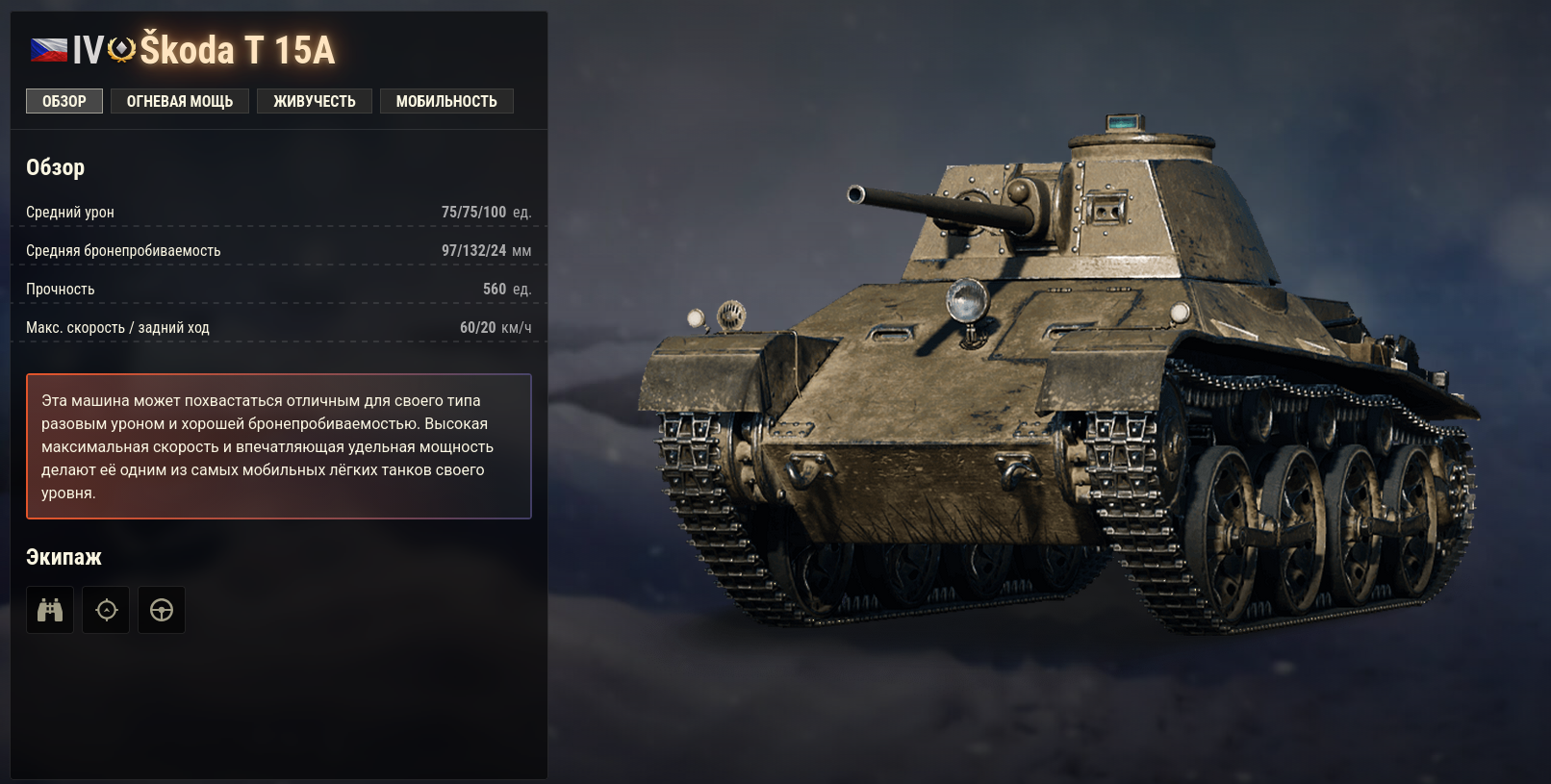The height and width of the screenshot is (784, 1551).
Task: Click the tank 3D model gun barrel
Action: [914, 202]
